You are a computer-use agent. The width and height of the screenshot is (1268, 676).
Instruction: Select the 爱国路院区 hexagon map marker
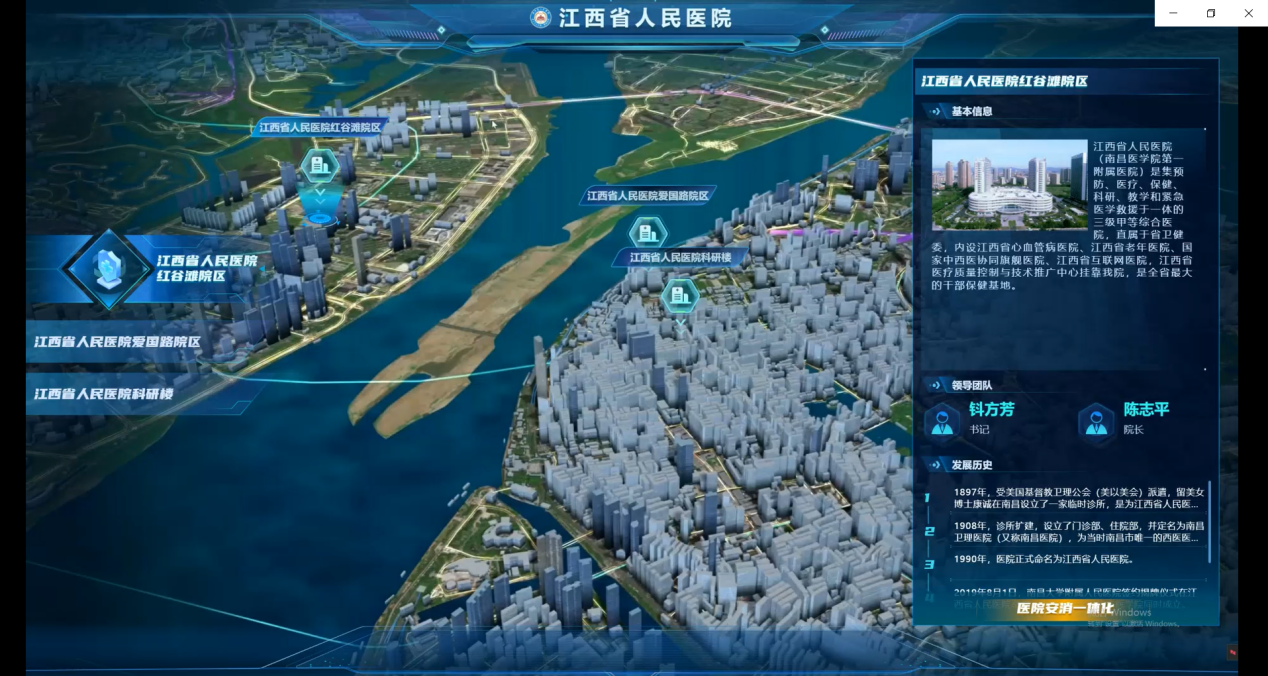[x=647, y=233]
